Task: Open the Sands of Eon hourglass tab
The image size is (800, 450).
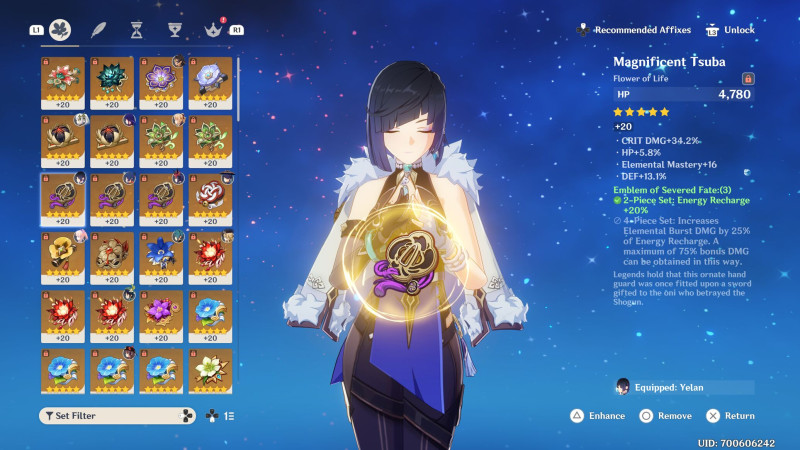Action: pos(136,30)
